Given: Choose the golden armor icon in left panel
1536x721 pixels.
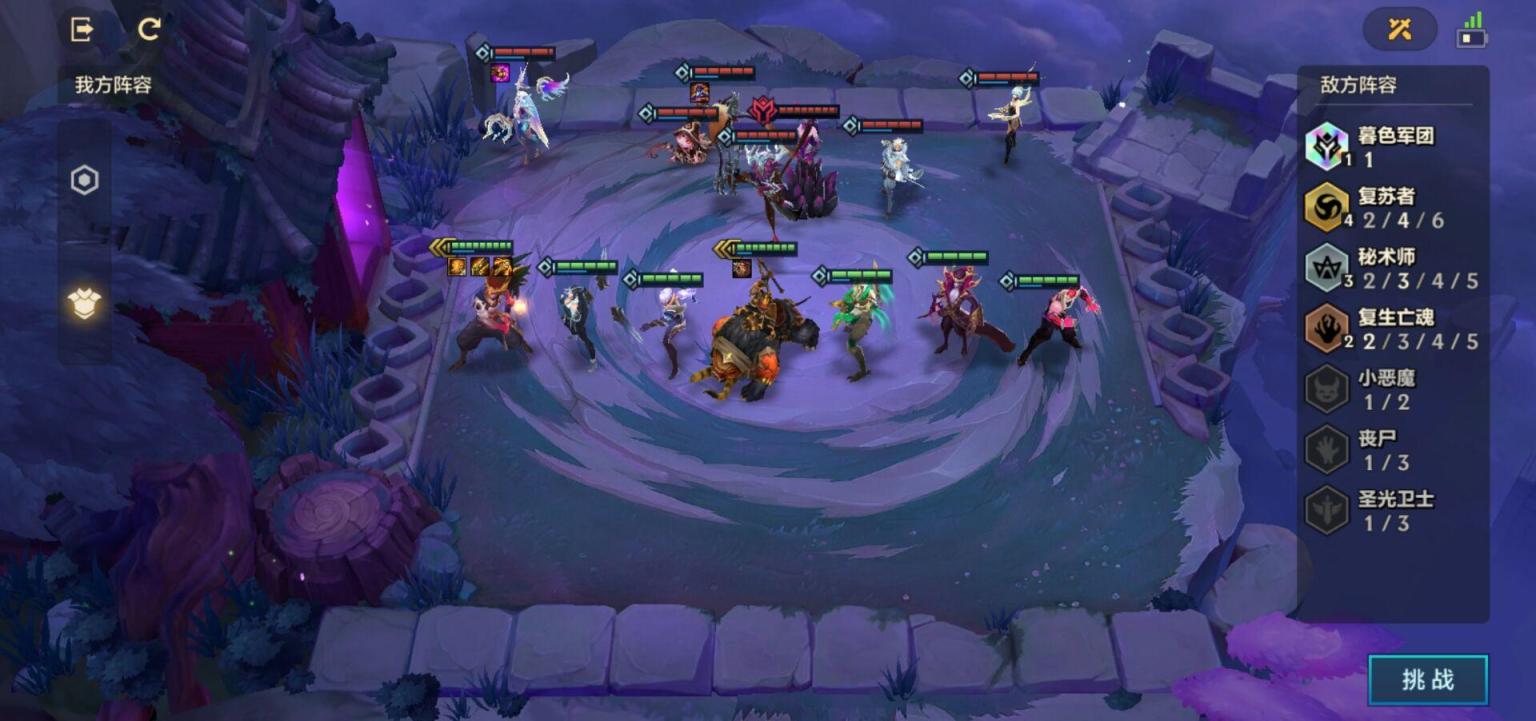Looking at the screenshot, I should pos(85,302).
